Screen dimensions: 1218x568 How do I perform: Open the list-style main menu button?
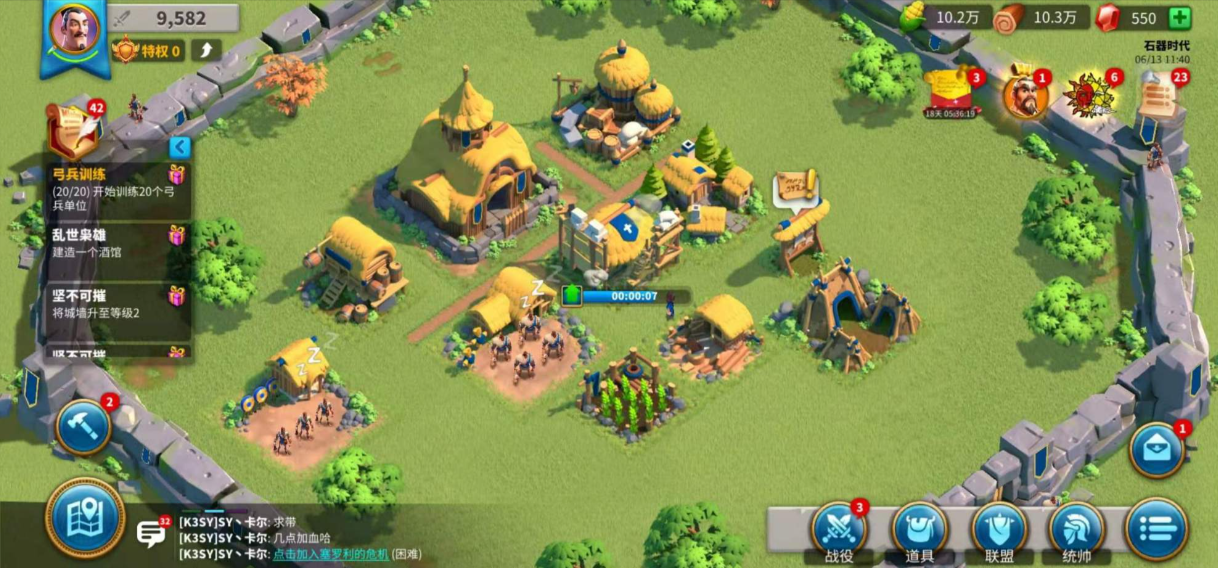1156,529
